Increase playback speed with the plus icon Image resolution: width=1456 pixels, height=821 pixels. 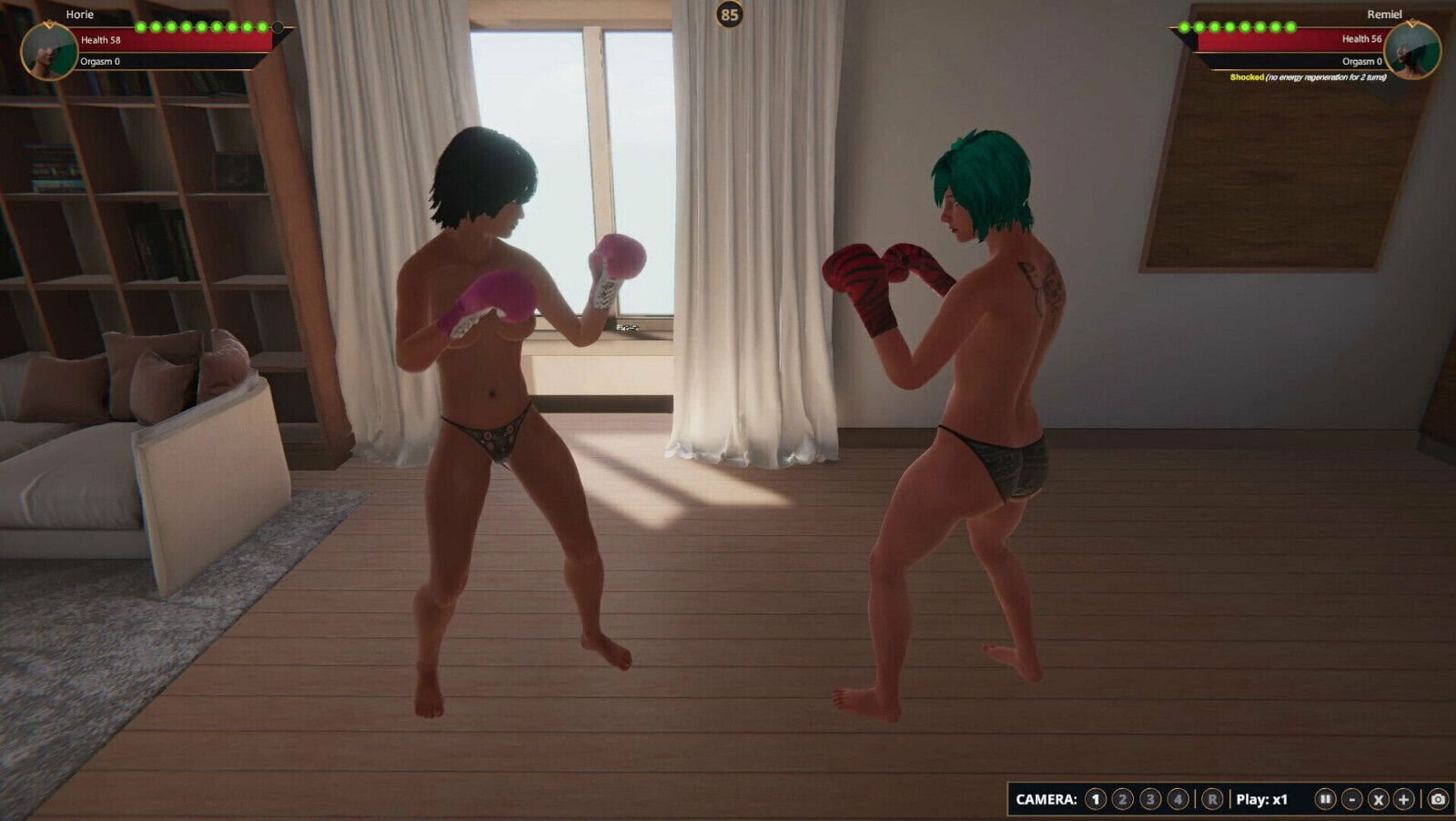(1403, 799)
